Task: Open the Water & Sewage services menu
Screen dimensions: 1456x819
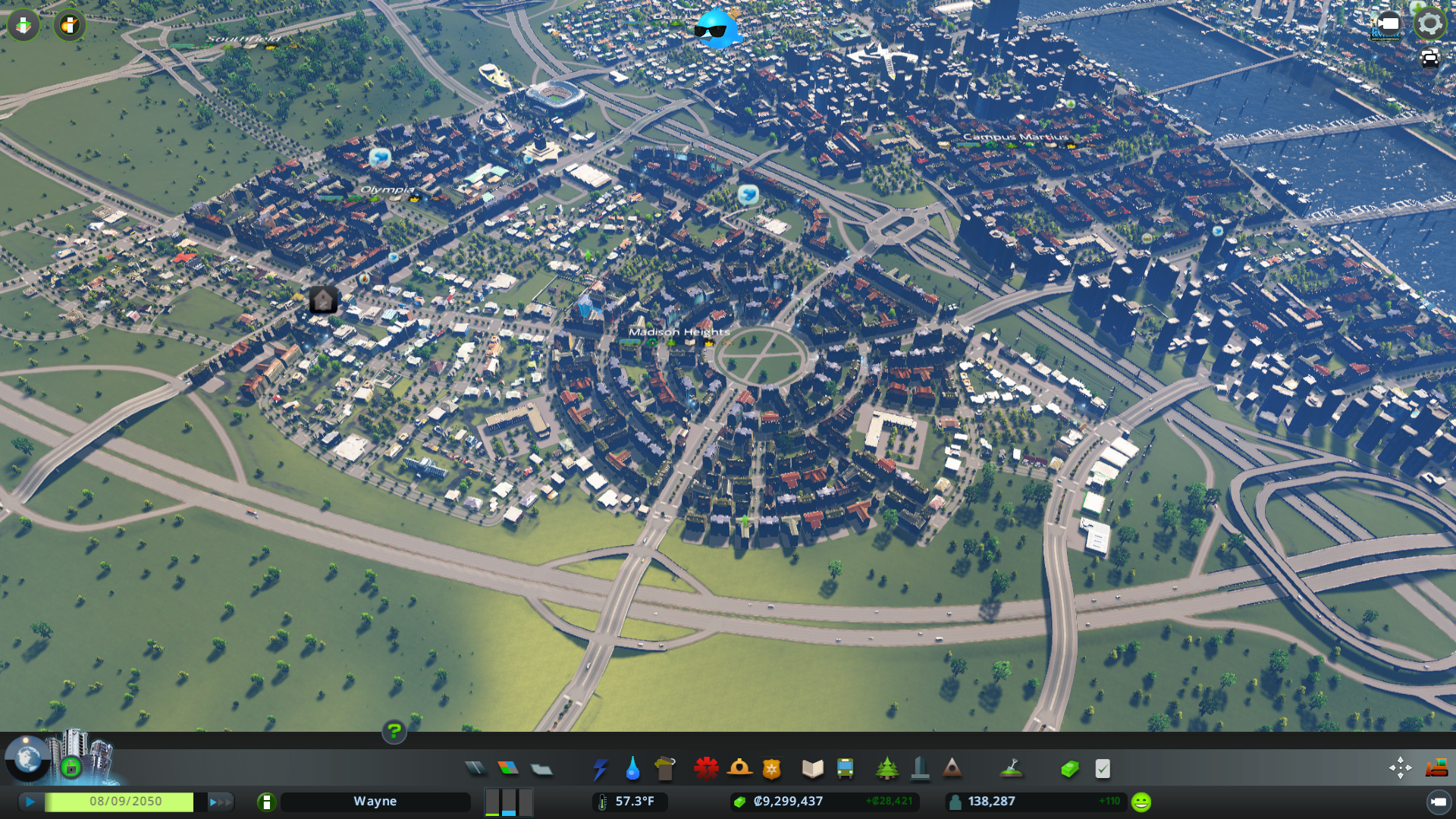Action: [632, 768]
